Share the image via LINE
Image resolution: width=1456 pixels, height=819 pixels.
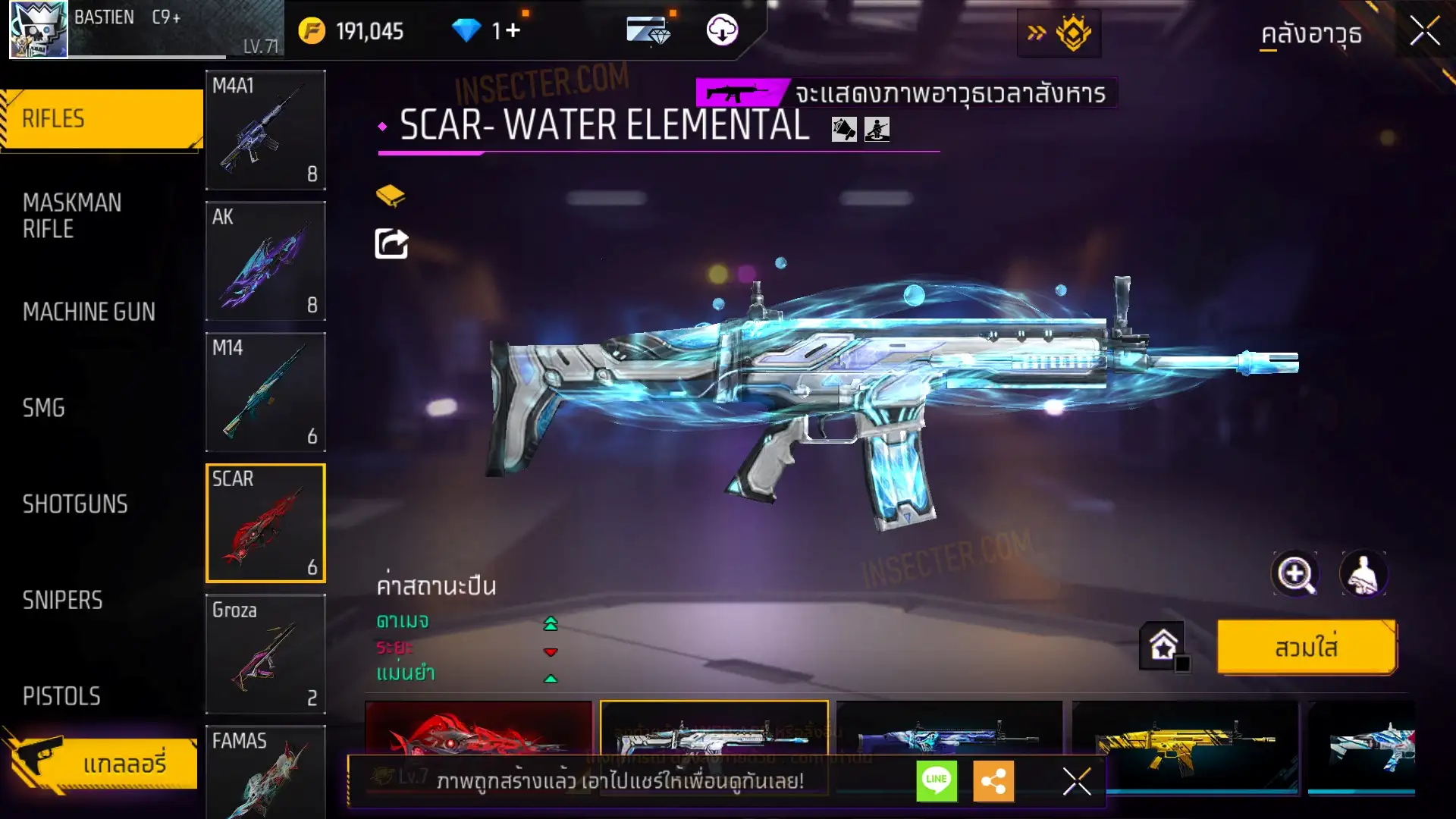coord(937,780)
